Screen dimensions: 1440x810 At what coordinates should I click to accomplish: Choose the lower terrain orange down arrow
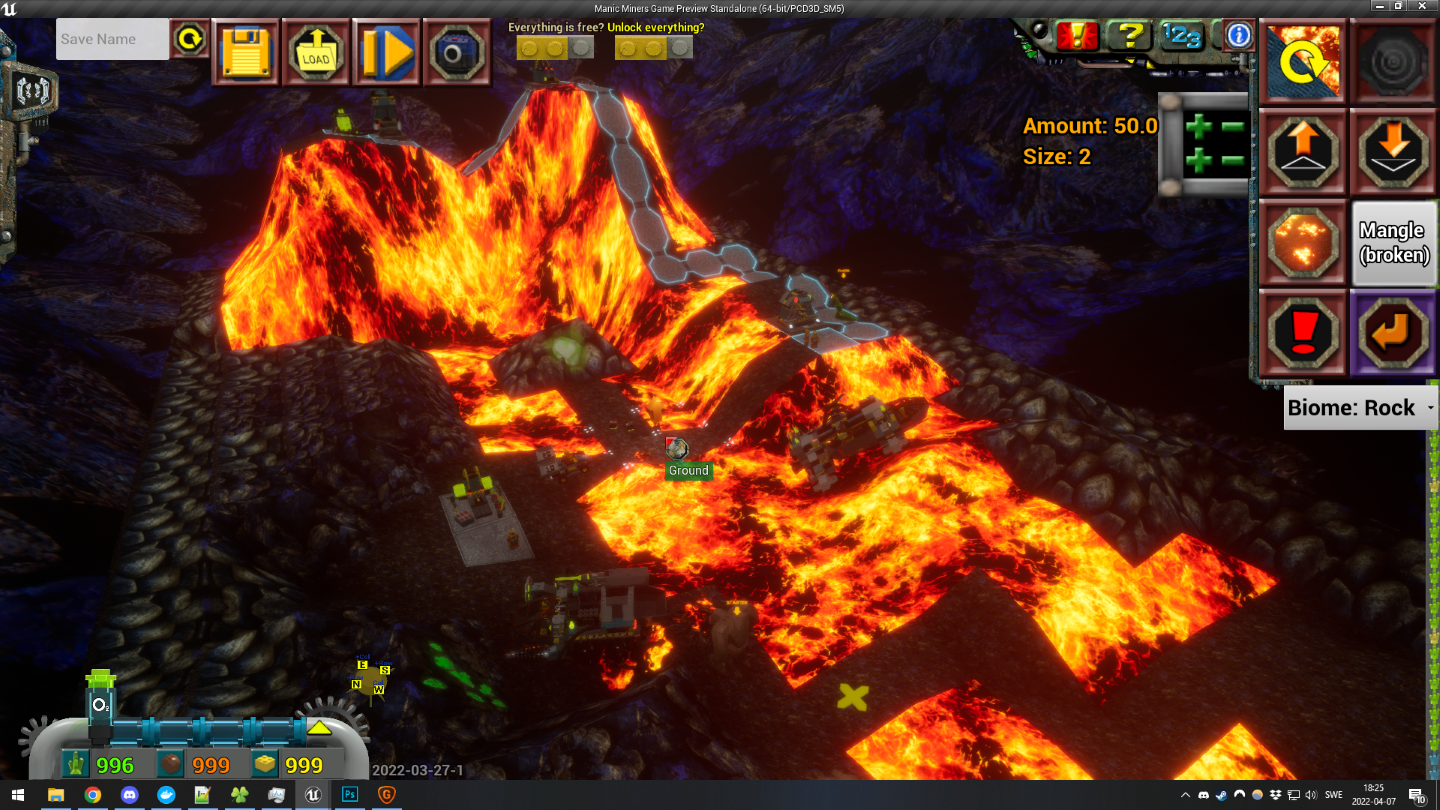pos(1393,152)
